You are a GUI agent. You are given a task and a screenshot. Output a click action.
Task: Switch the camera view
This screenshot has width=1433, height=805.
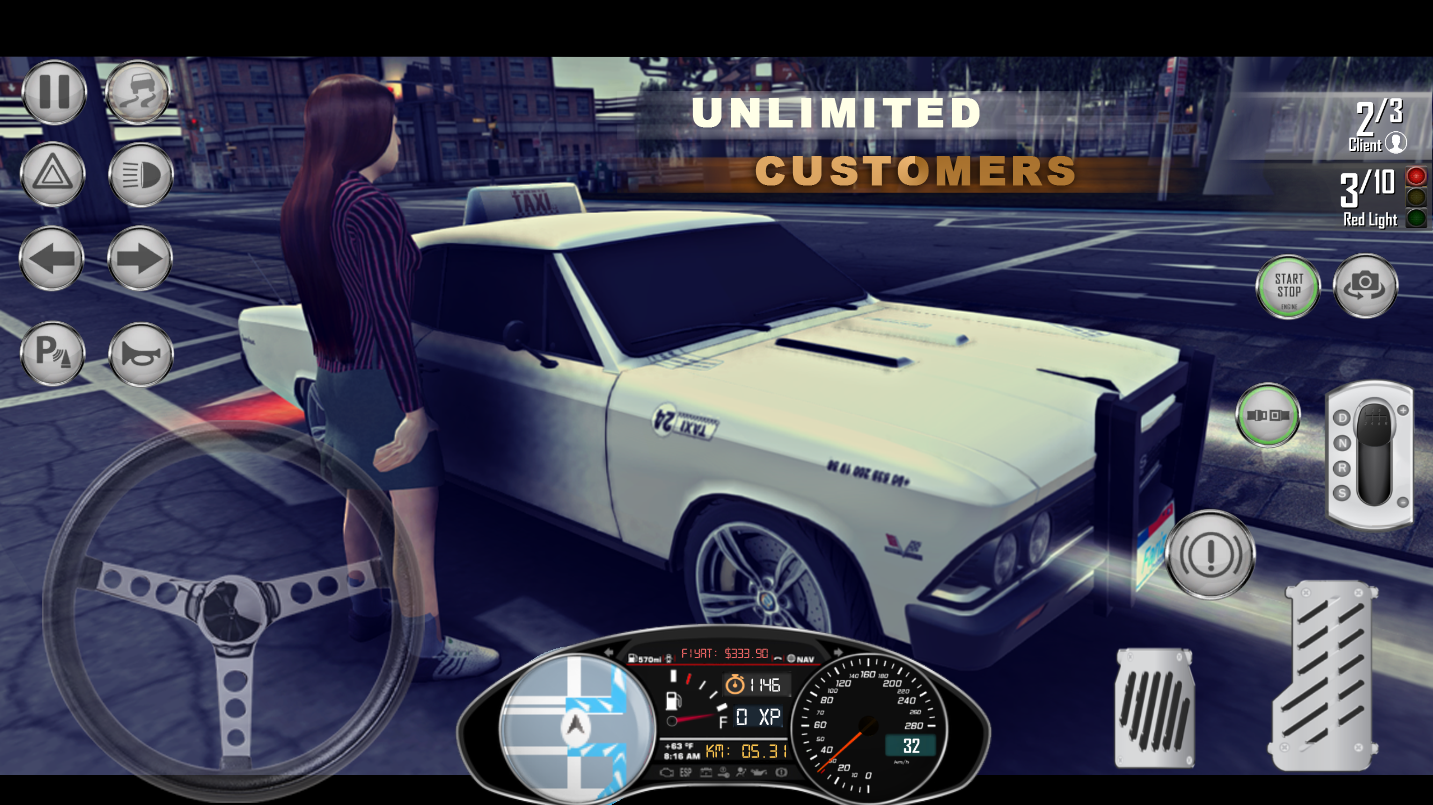coord(1365,287)
